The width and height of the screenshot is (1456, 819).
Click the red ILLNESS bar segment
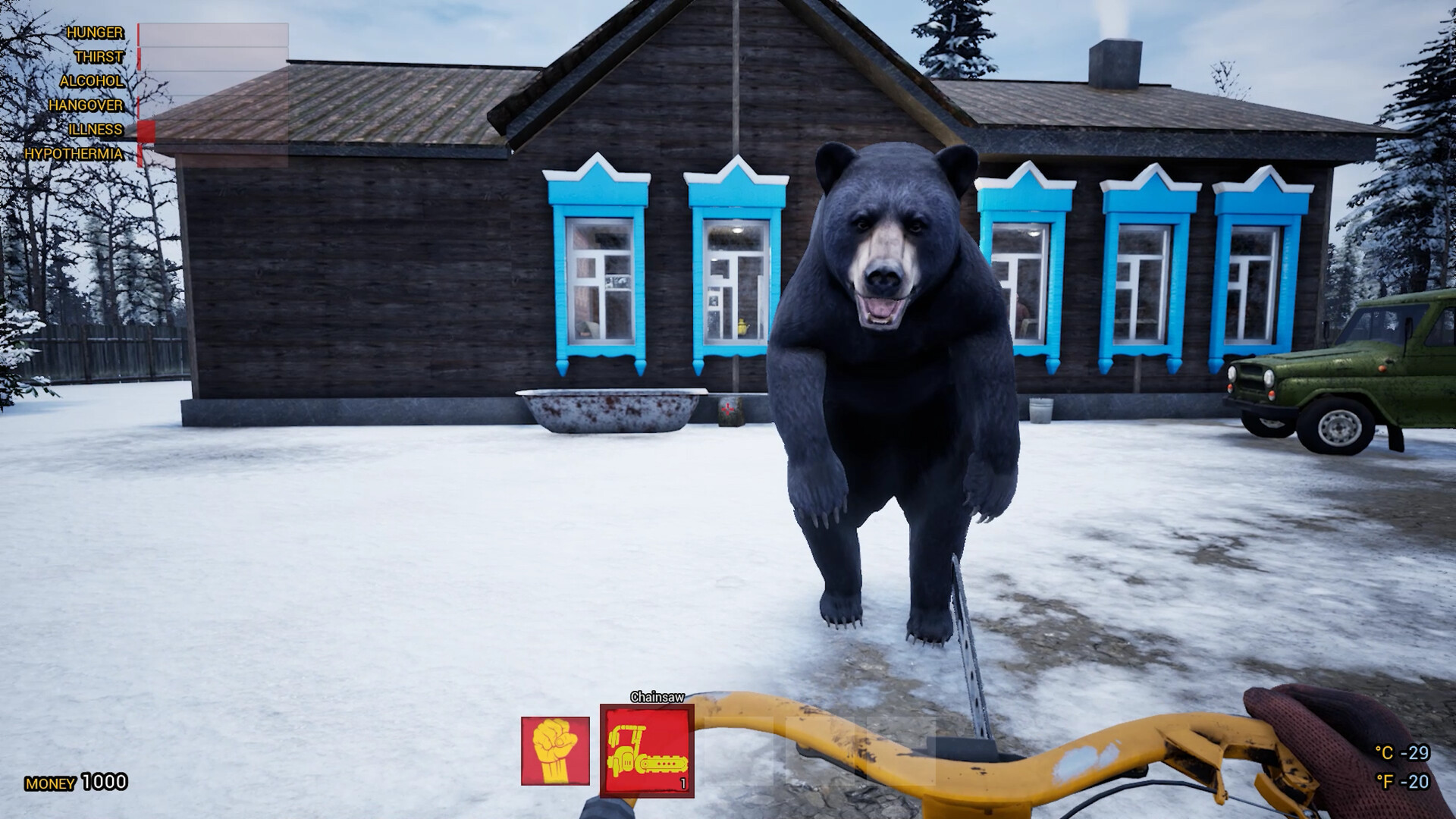146,130
